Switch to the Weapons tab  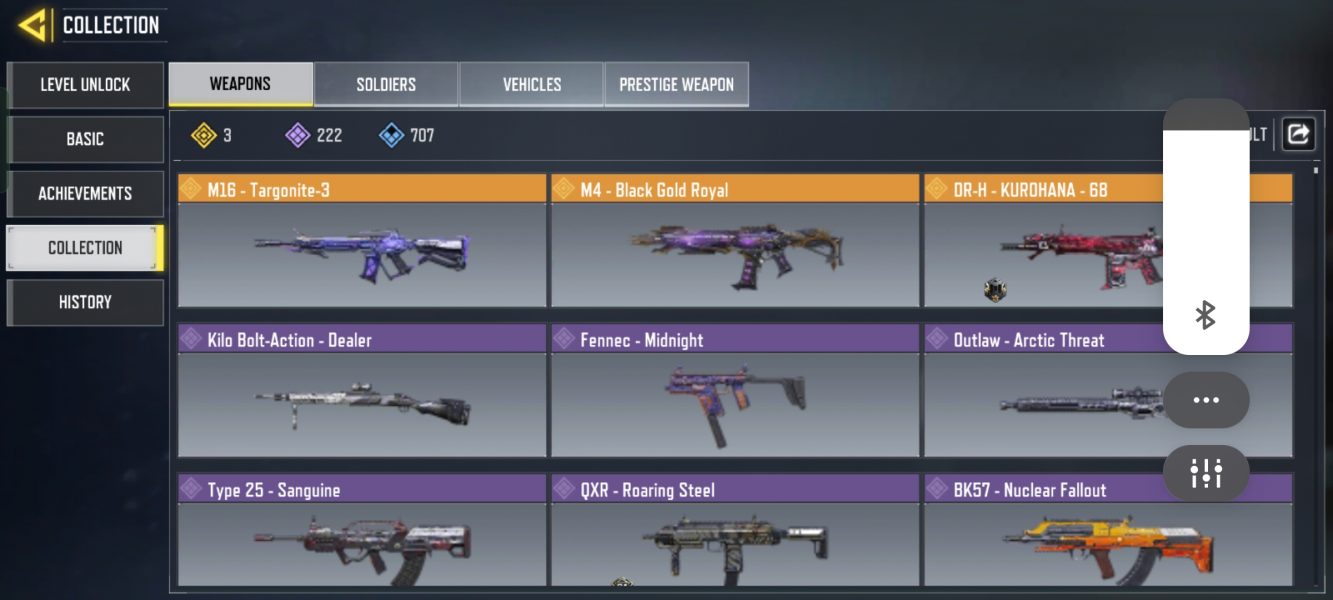coord(240,84)
